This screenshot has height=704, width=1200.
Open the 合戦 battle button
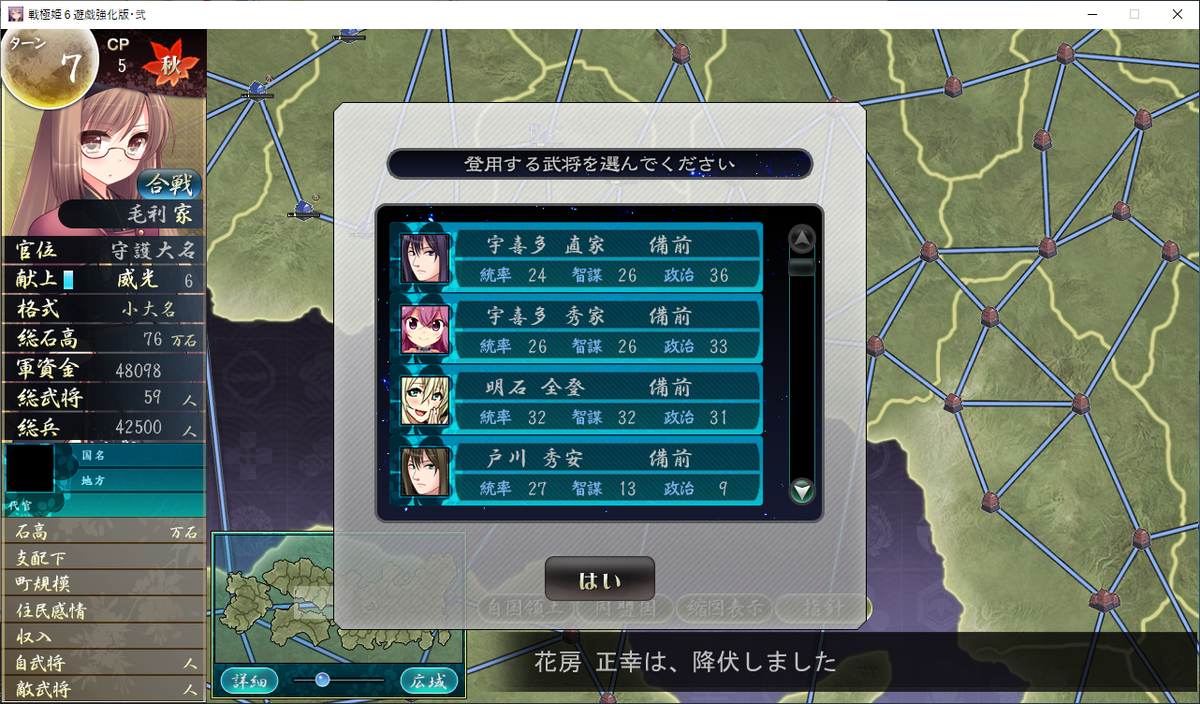click(x=169, y=185)
